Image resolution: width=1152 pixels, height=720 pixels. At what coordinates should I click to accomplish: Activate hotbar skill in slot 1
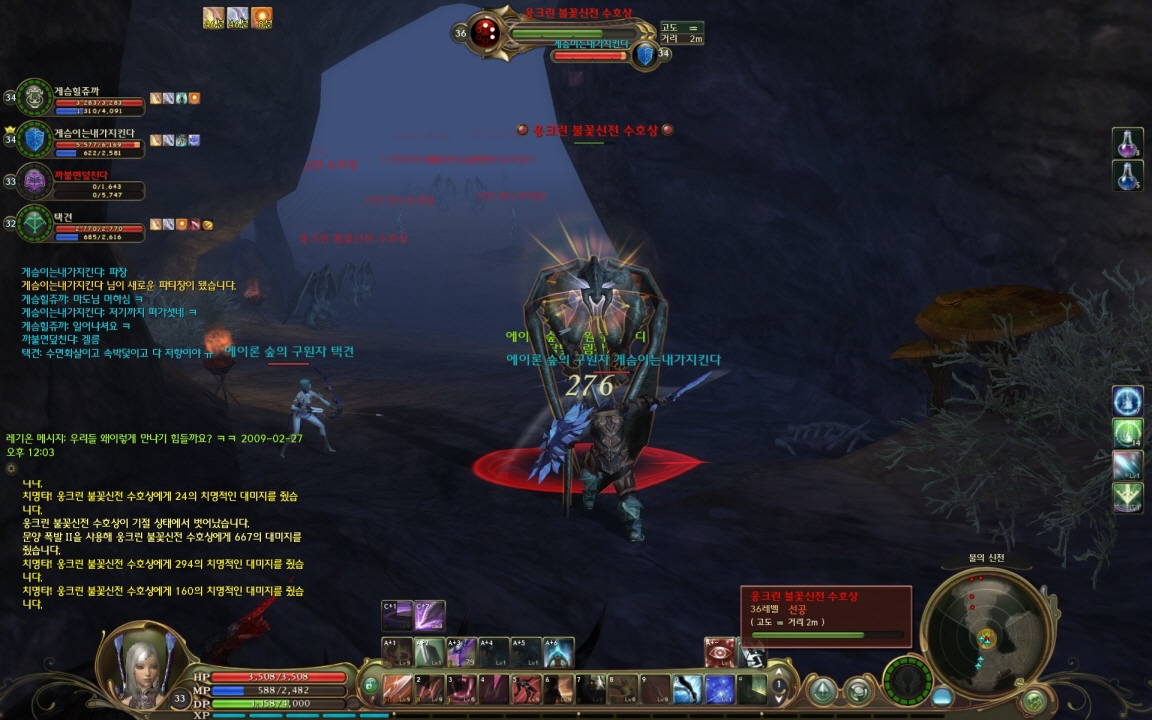398,689
